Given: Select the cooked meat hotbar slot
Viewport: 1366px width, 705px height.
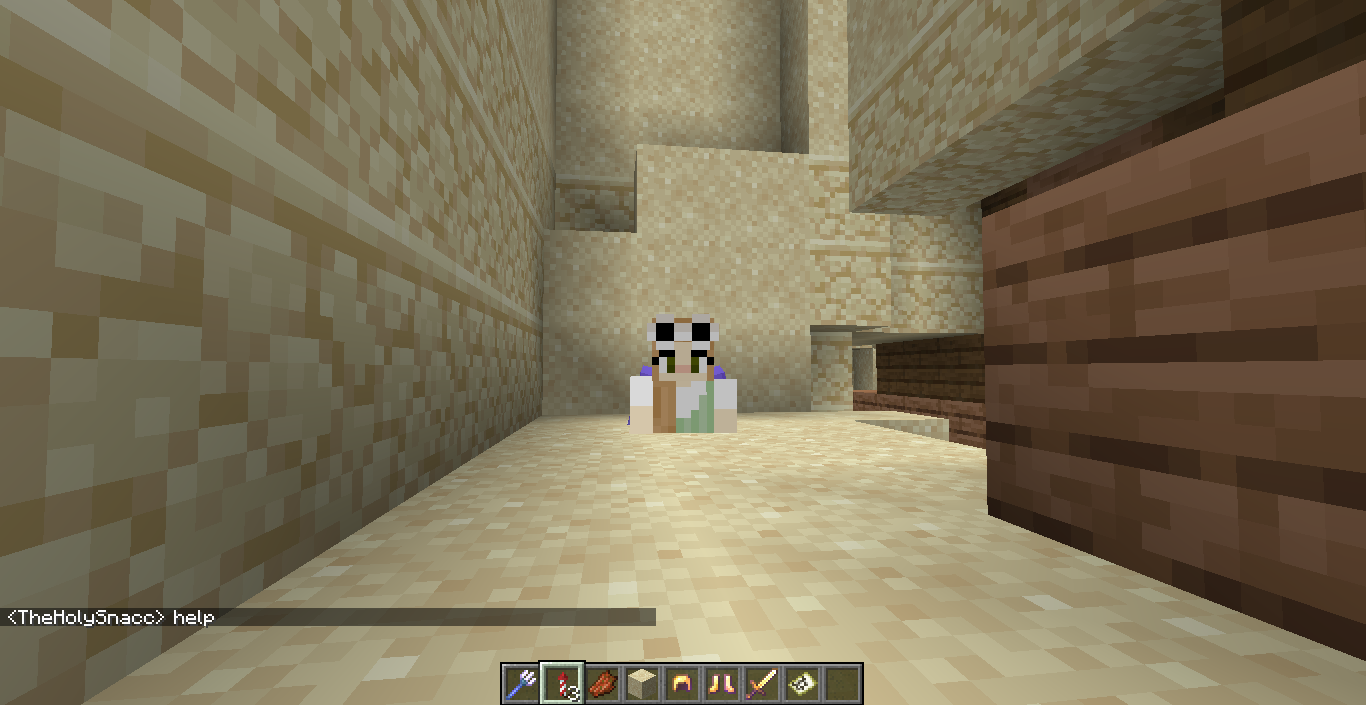Looking at the screenshot, I should click(x=602, y=684).
